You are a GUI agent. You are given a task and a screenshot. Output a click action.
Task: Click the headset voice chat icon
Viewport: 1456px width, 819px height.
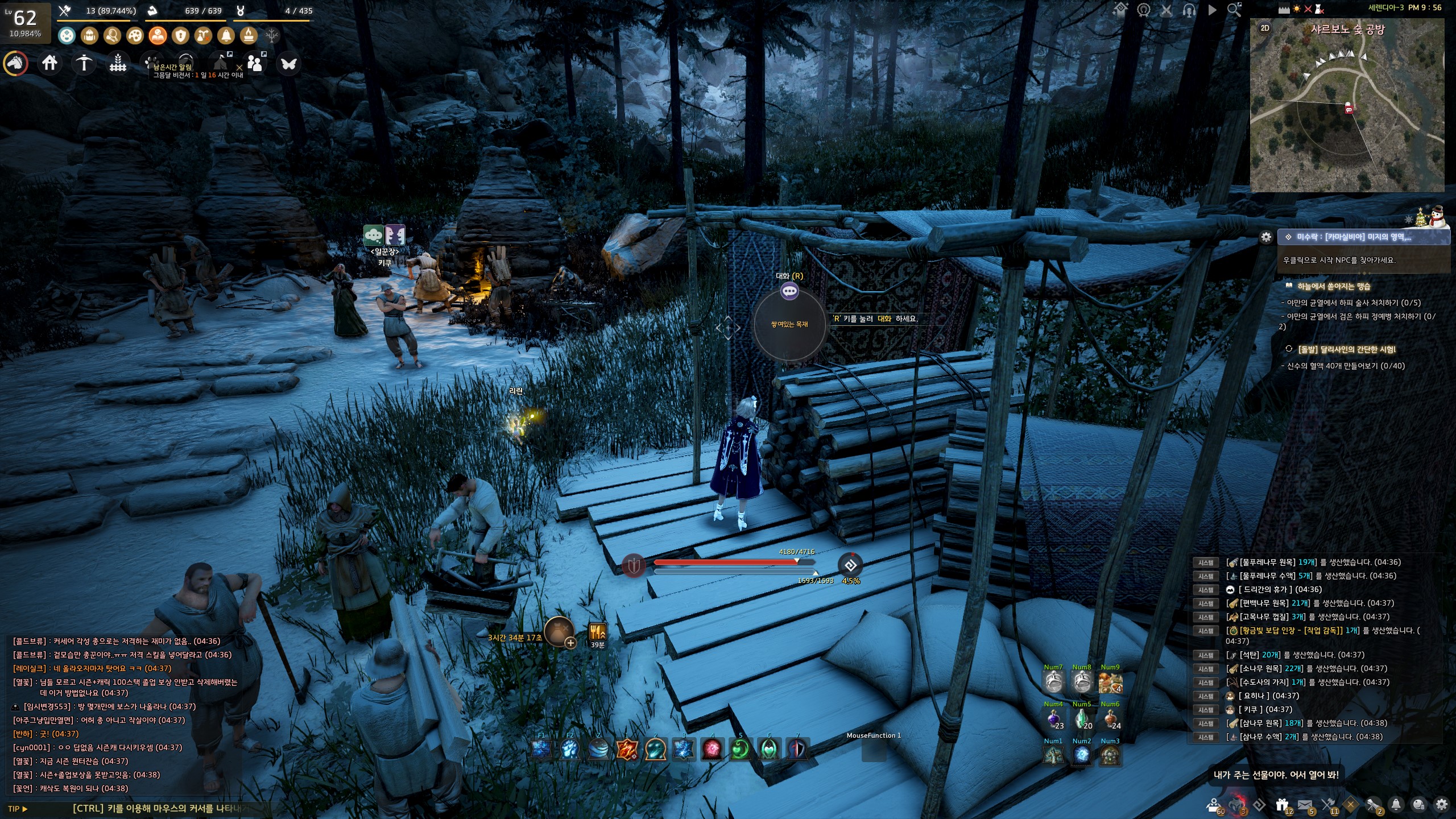click(1189, 10)
